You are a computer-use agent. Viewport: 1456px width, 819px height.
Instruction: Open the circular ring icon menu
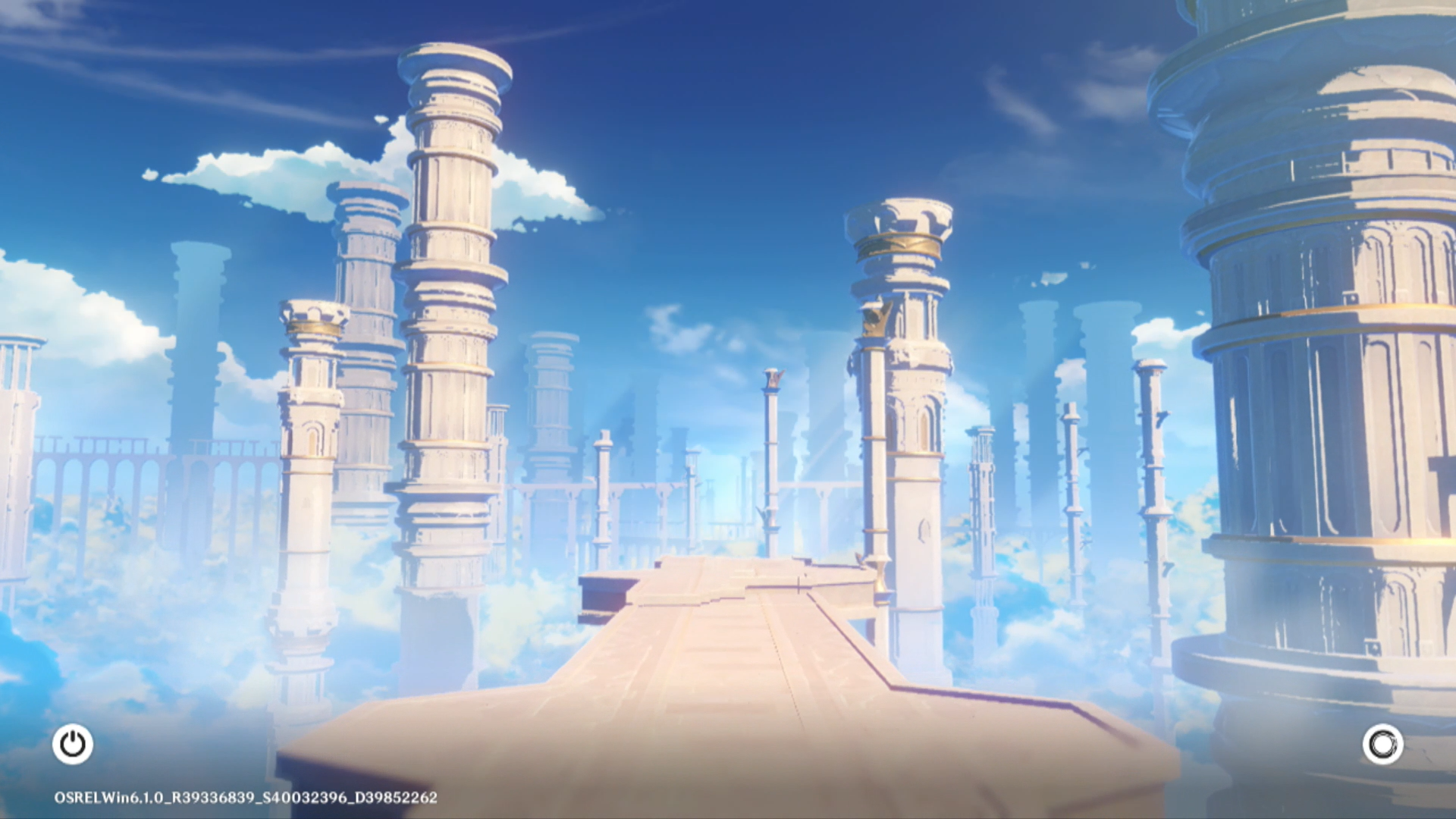[1382, 744]
